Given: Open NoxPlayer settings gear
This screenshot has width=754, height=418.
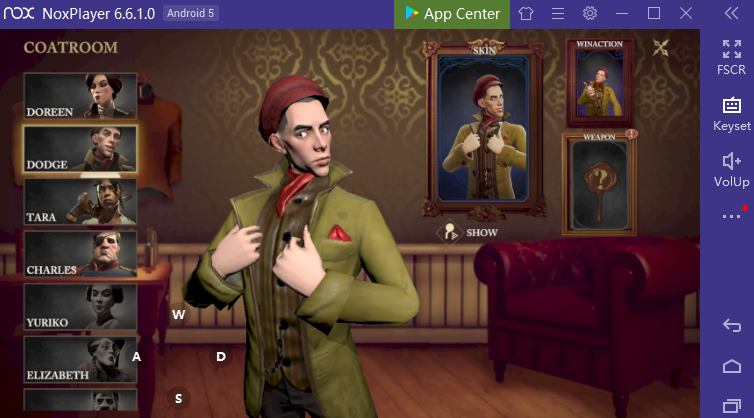Looking at the screenshot, I should 590,14.
